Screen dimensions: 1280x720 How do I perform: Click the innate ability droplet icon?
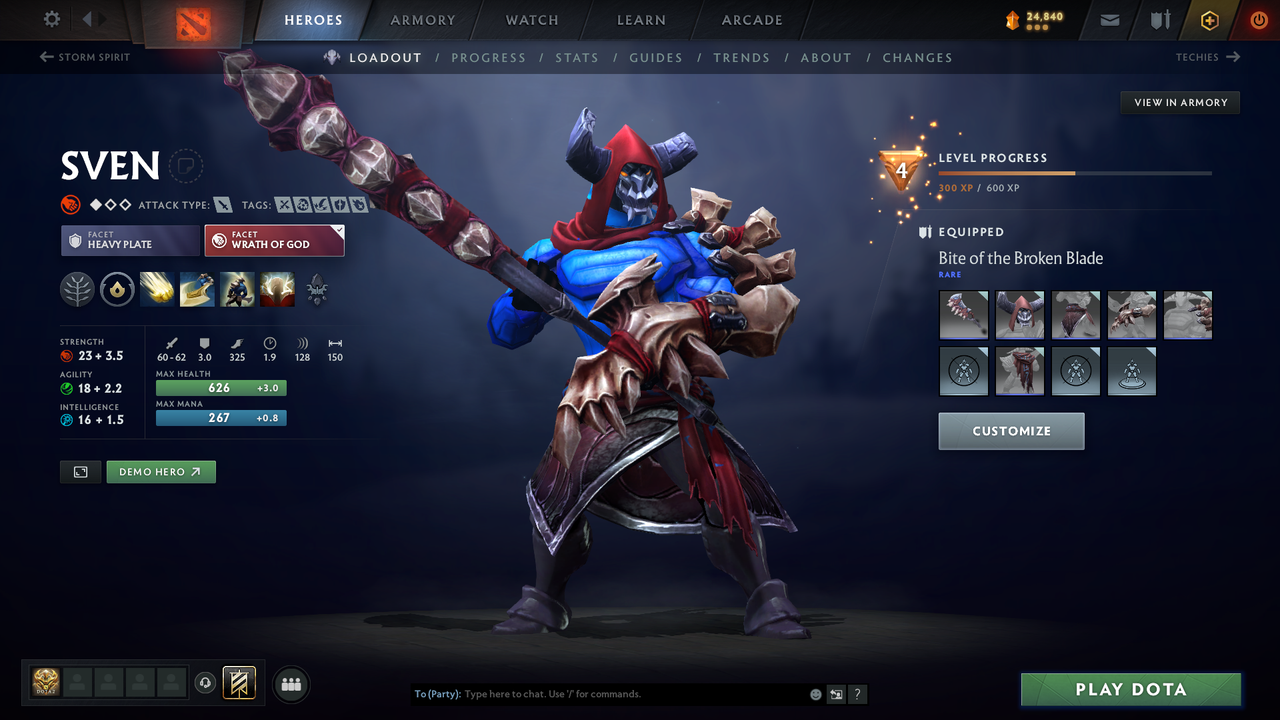click(117, 290)
